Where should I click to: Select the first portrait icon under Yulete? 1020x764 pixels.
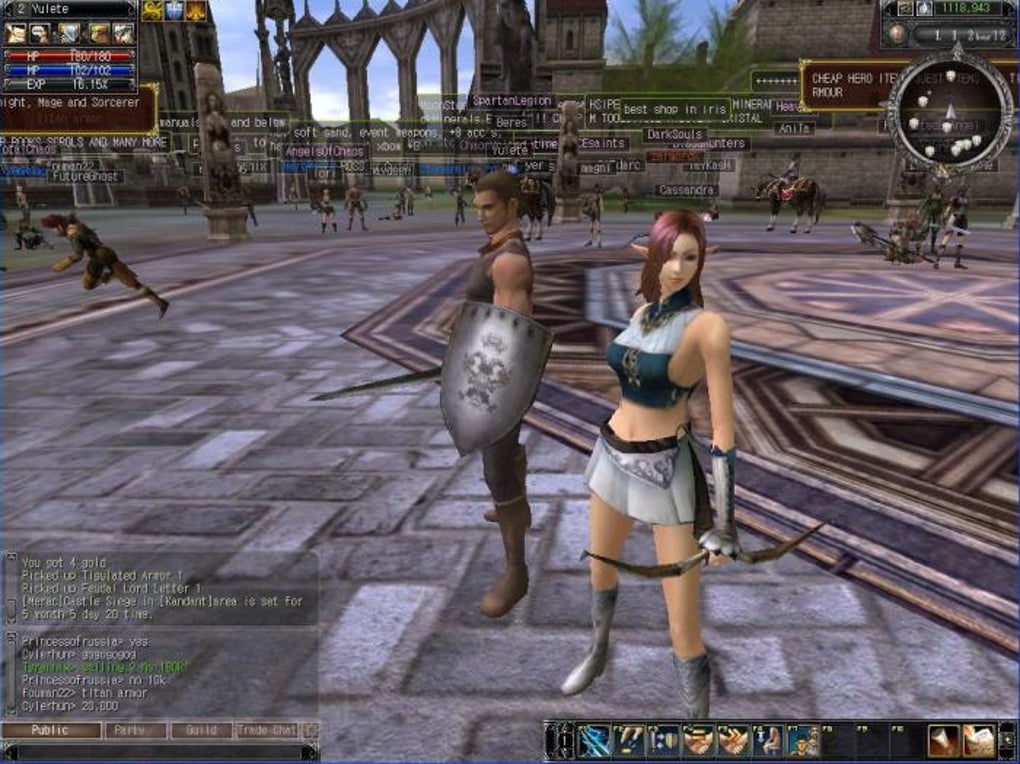(16, 34)
